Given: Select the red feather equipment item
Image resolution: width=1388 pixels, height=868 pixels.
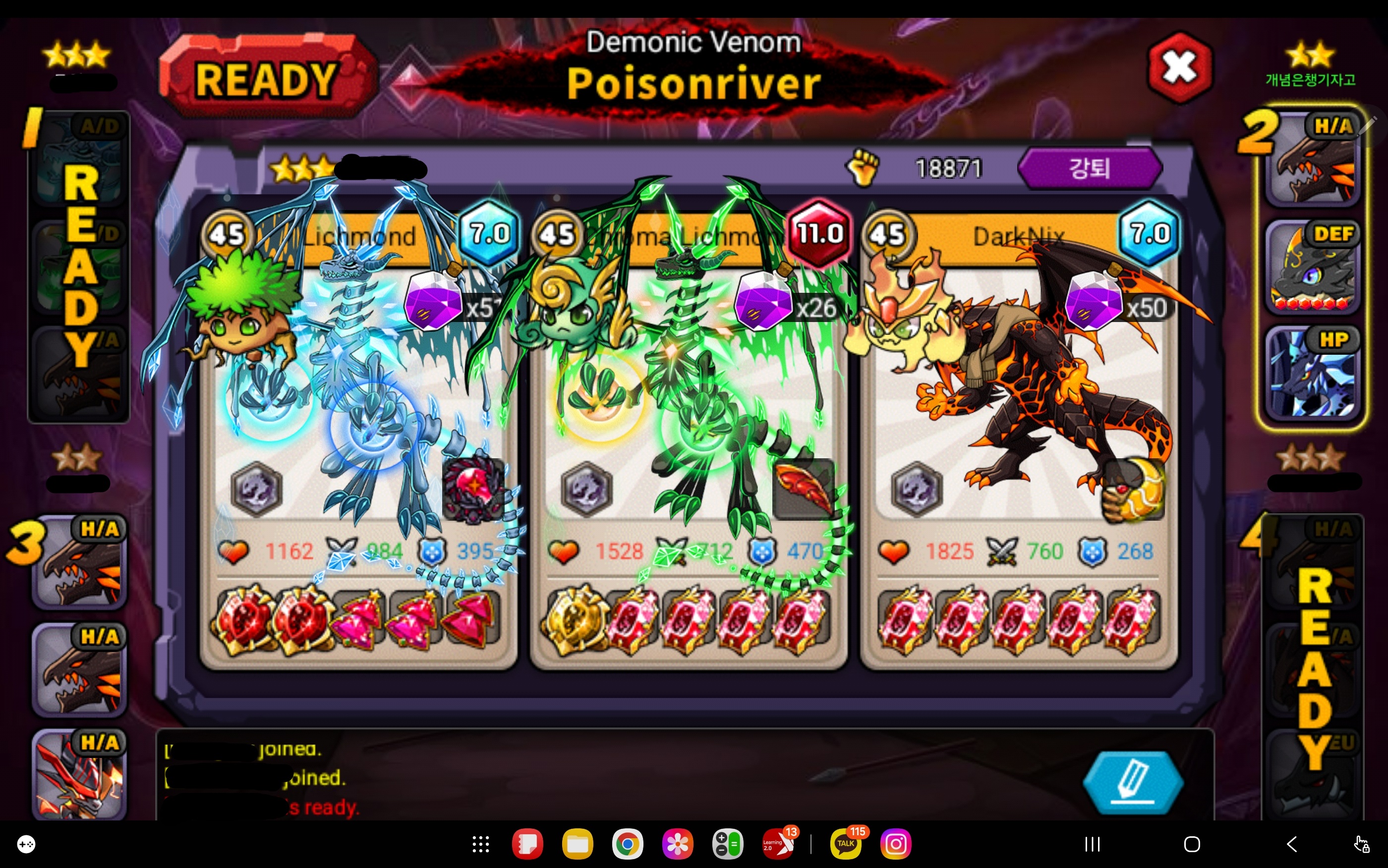Looking at the screenshot, I should click(x=804, y=489).
